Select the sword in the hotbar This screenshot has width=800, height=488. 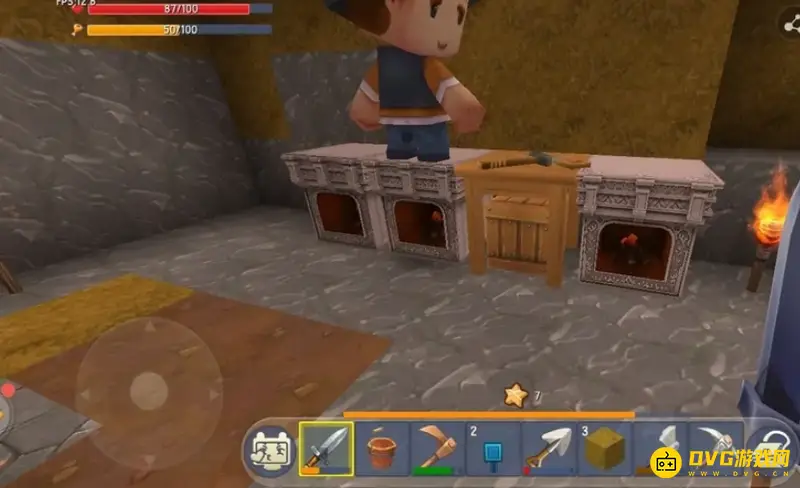326,447
